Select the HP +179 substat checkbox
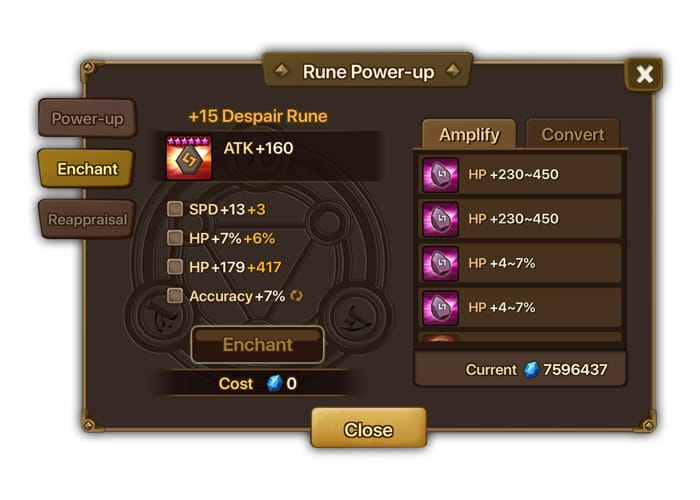This screenshot has height=500, width=700. pyautogui.click(x=175, y=267)
